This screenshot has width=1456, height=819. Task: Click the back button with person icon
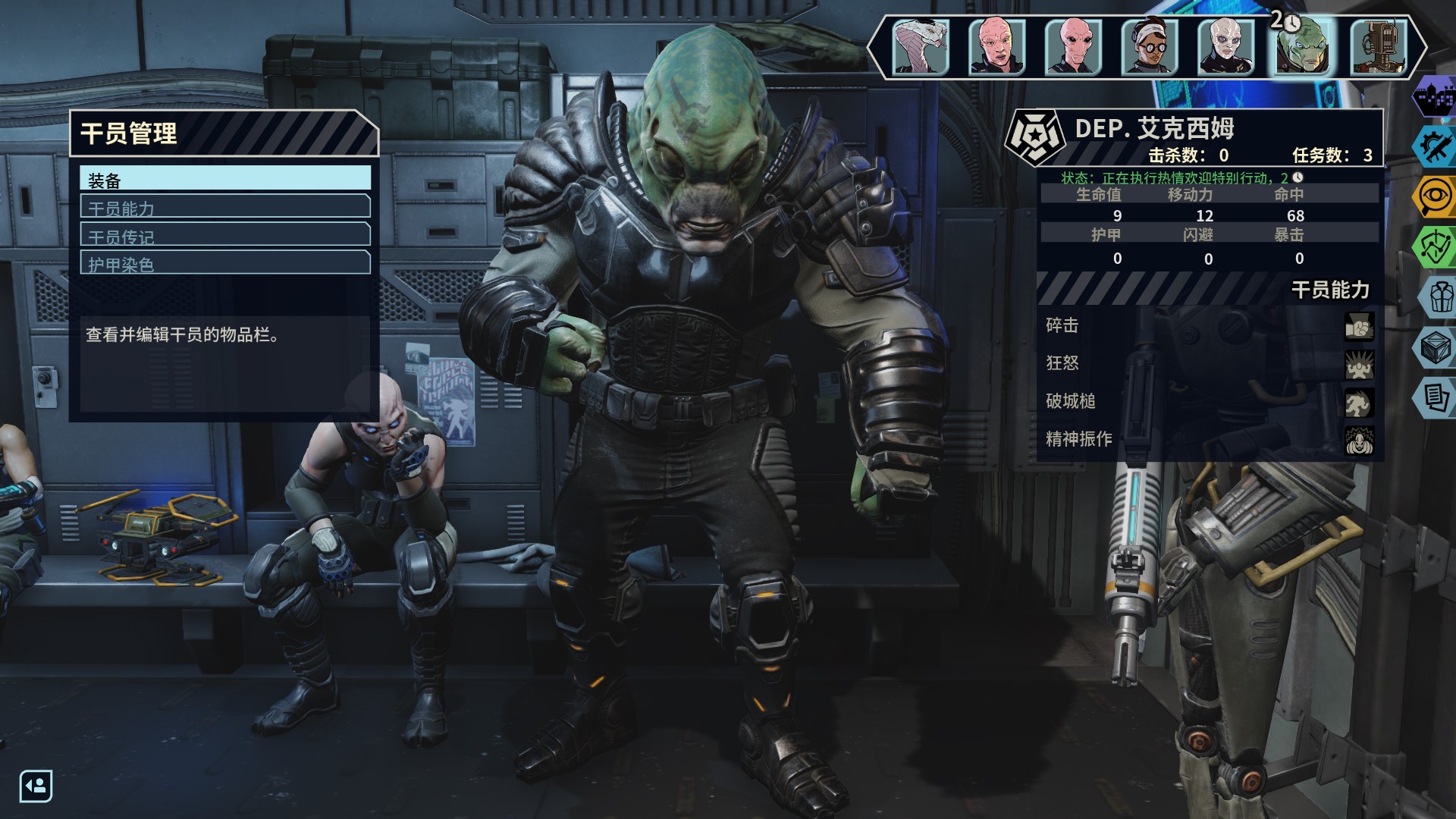click(x=36, y=786)
